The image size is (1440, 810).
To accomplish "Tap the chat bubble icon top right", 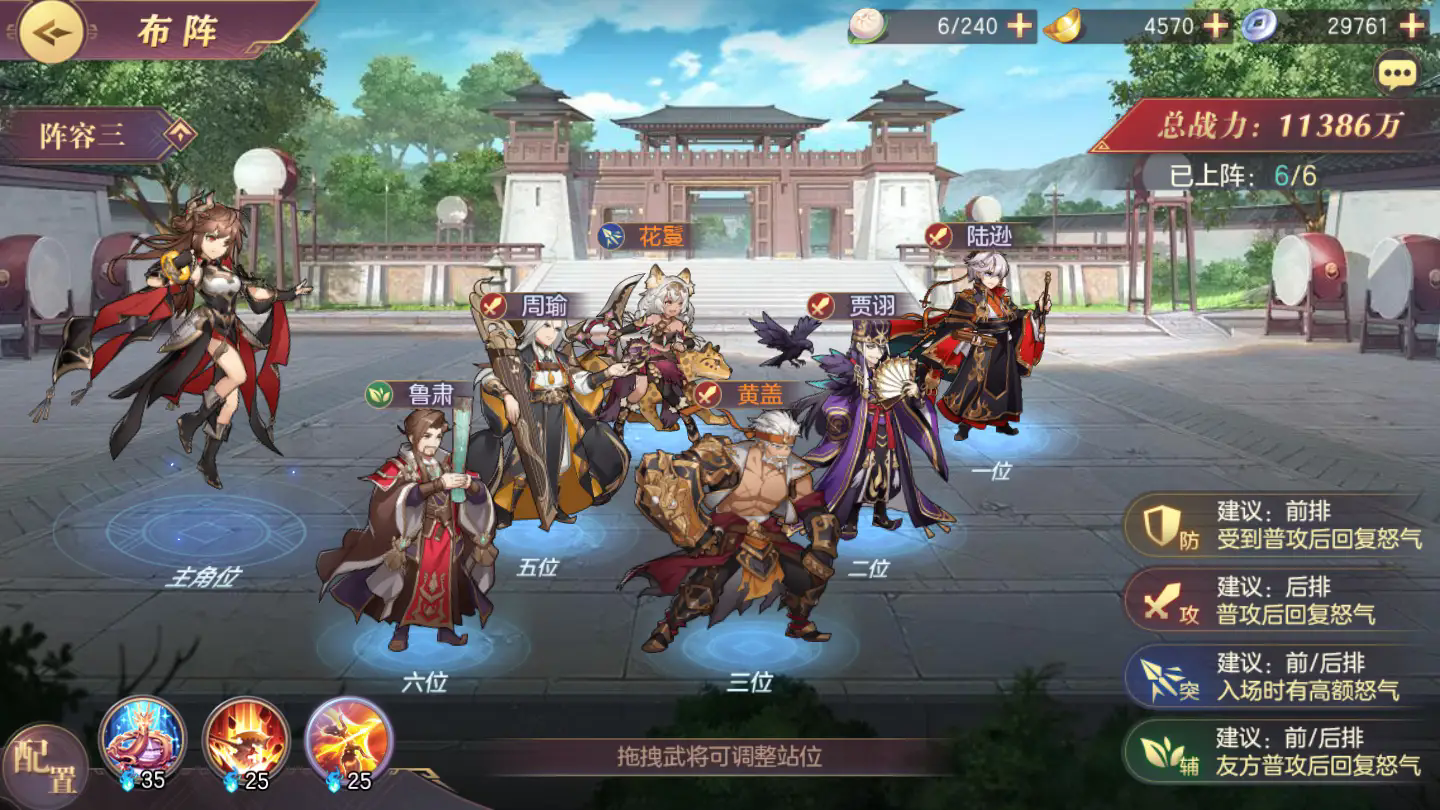I will [x=1399, y=75].
